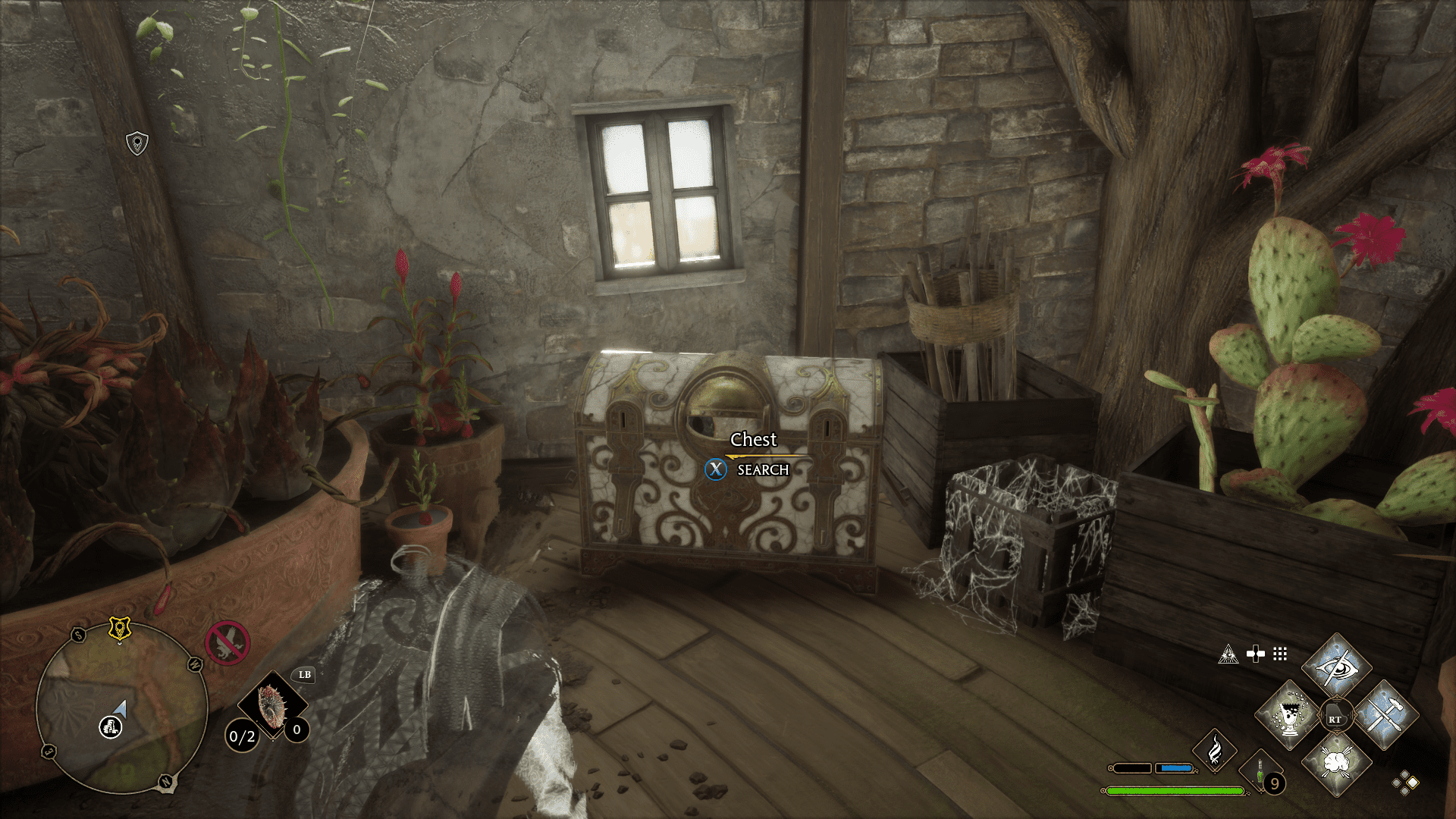Image resolution: width=1456 pixels, height=819 pixels.
Task: Click the coin pile icon on the minimap
Action: (110, 729)
